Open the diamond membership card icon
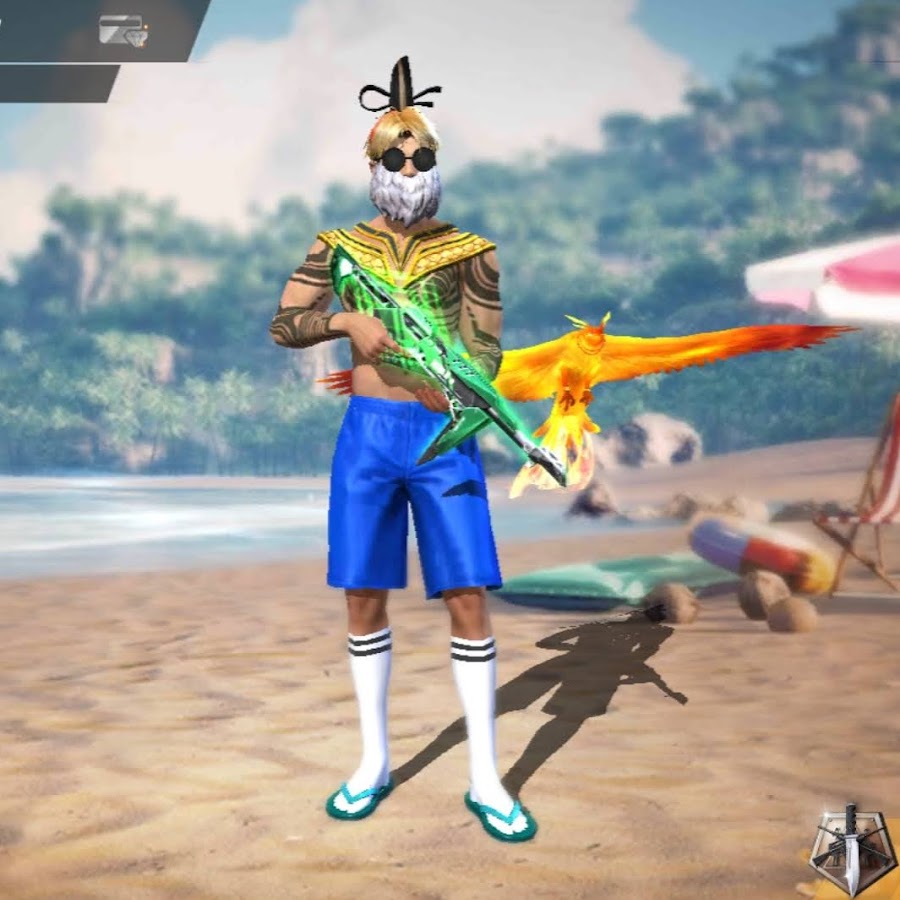The width and height of the screenshot is (900, 900). coord(122,31)
